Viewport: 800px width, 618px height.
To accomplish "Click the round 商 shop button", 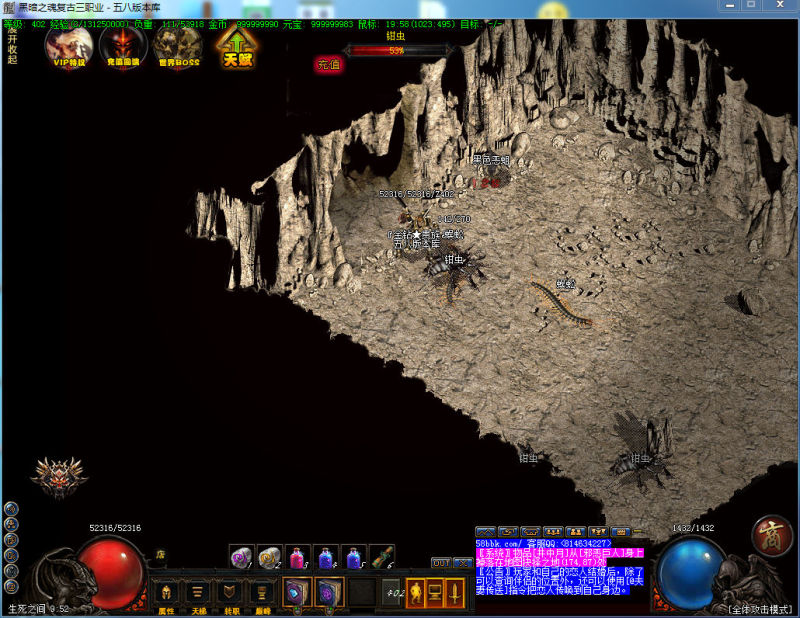I will pyautogui.click(x=772, y=535).
